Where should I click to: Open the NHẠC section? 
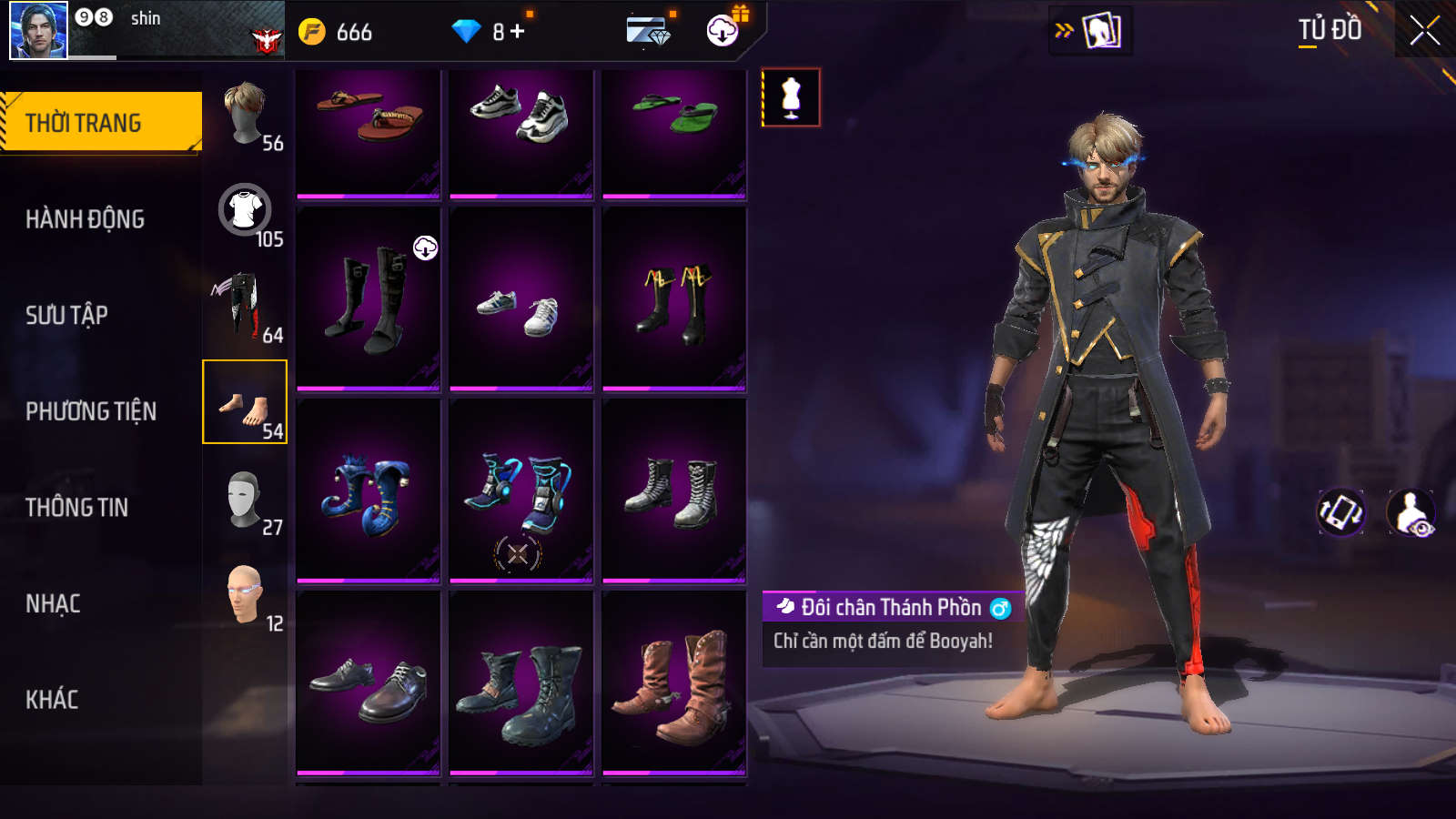53,603
